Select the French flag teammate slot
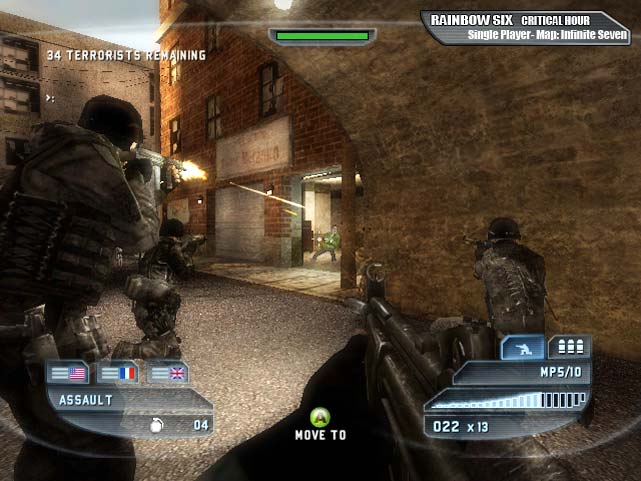641x481 pixels. pyautogui.click(x=118, y=374)
